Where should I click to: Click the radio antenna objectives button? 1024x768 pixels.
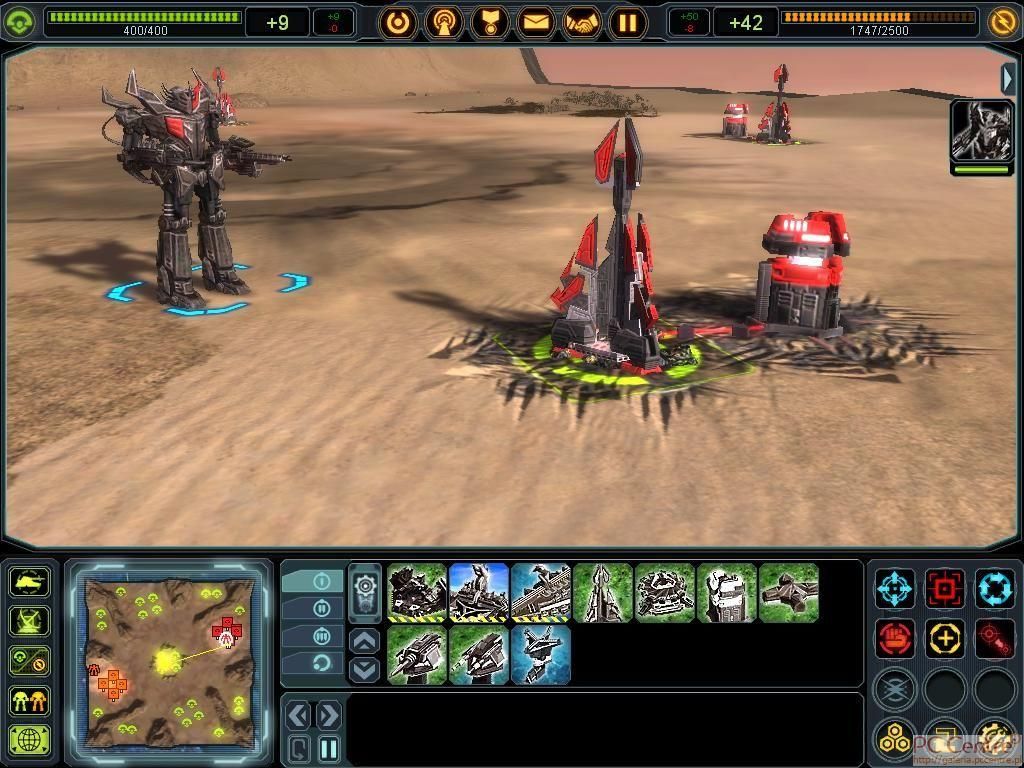click(x=444, y=21)
